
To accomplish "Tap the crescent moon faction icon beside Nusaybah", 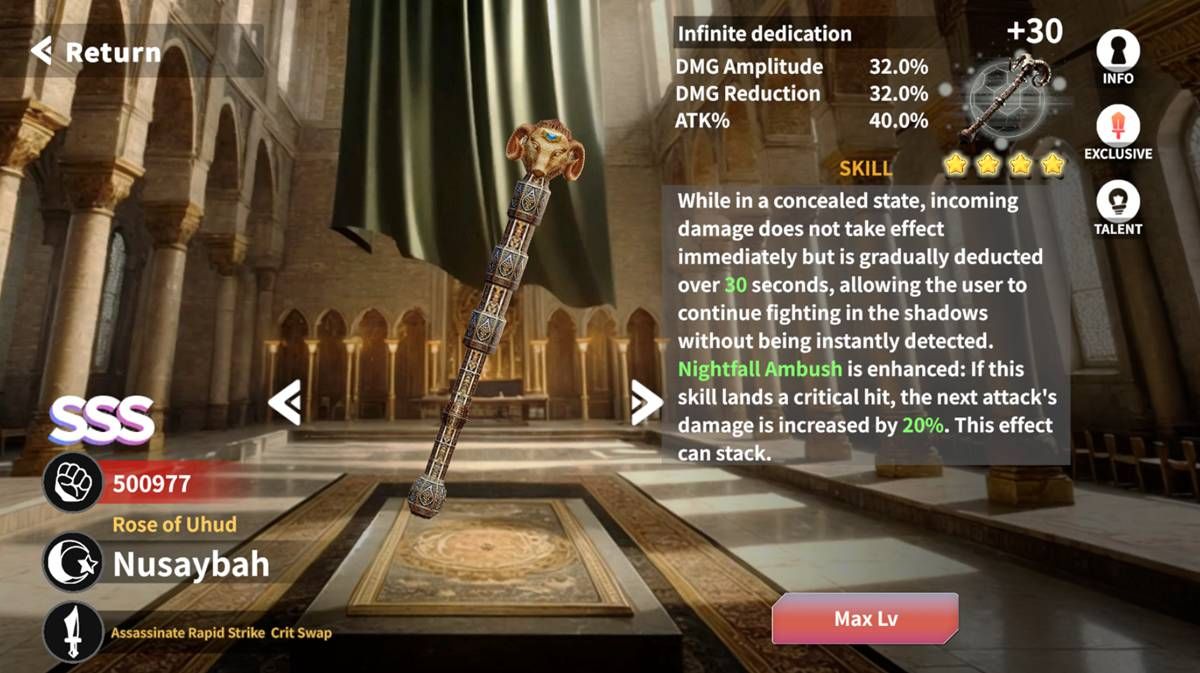I will [x=73, y=563].
